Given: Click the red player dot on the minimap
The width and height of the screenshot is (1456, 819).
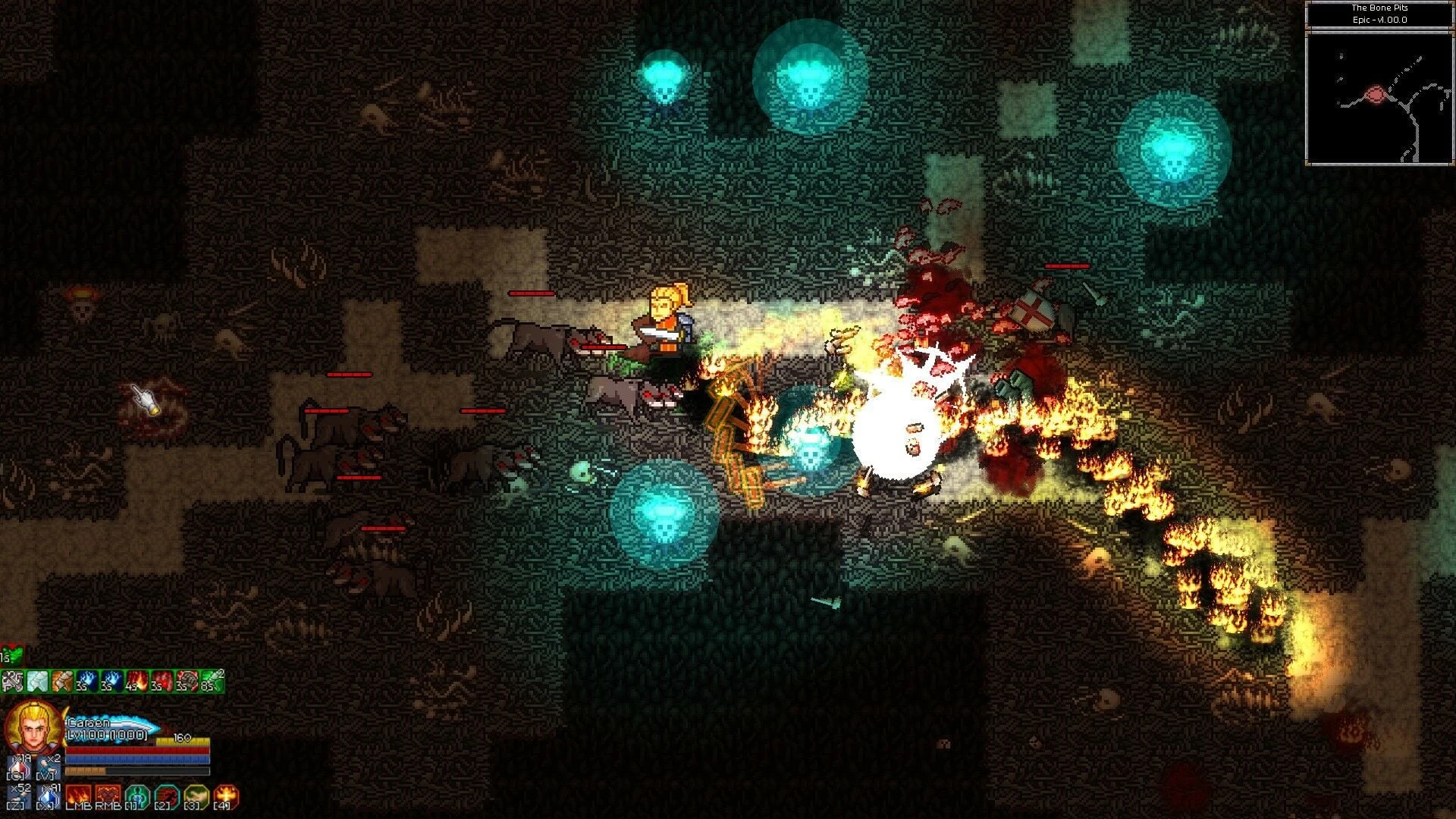Looking at the screenshot, I should pyautogui.click(x=1373, y=93).
